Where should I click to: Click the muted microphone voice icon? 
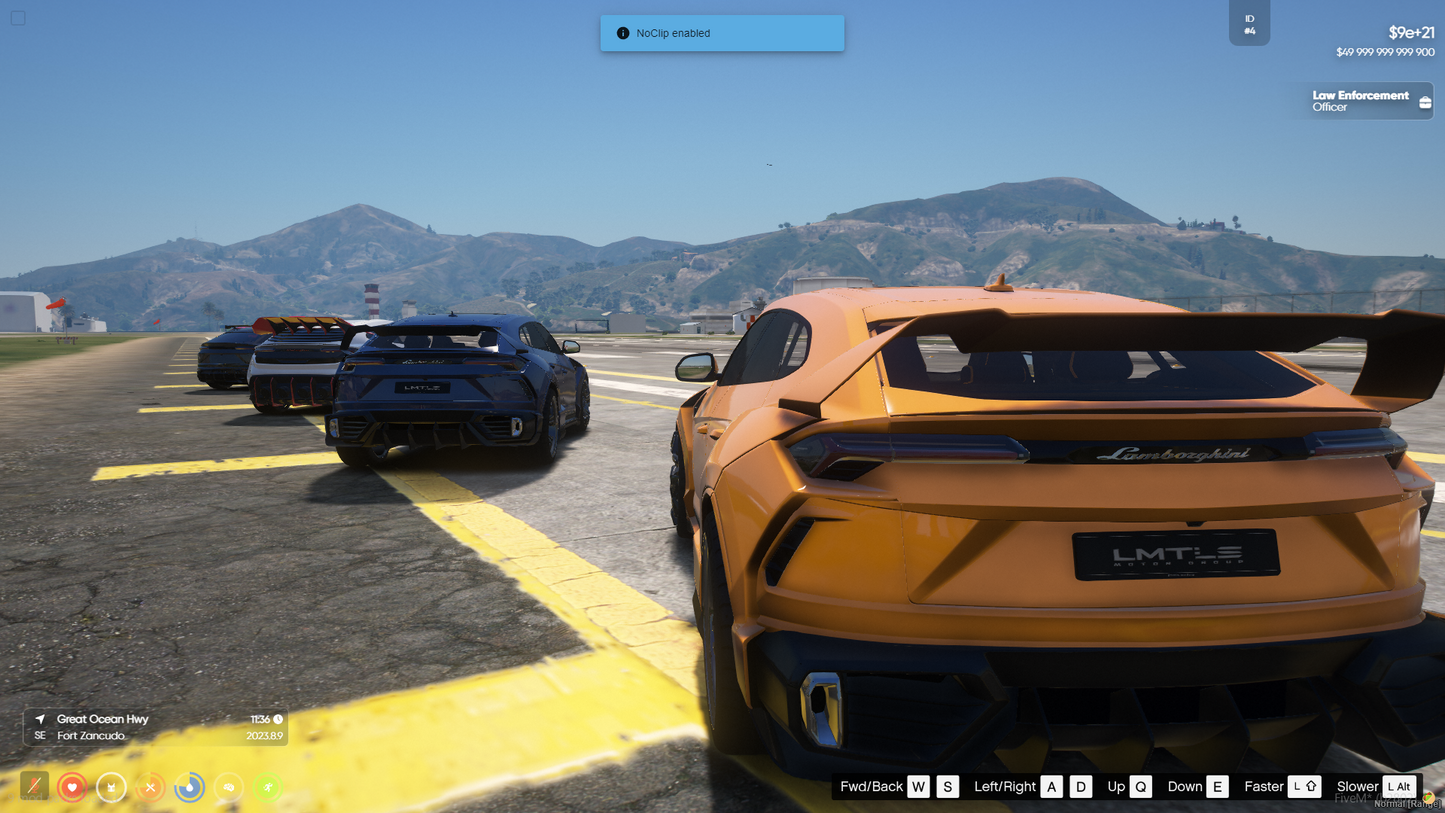click(34, 787)
